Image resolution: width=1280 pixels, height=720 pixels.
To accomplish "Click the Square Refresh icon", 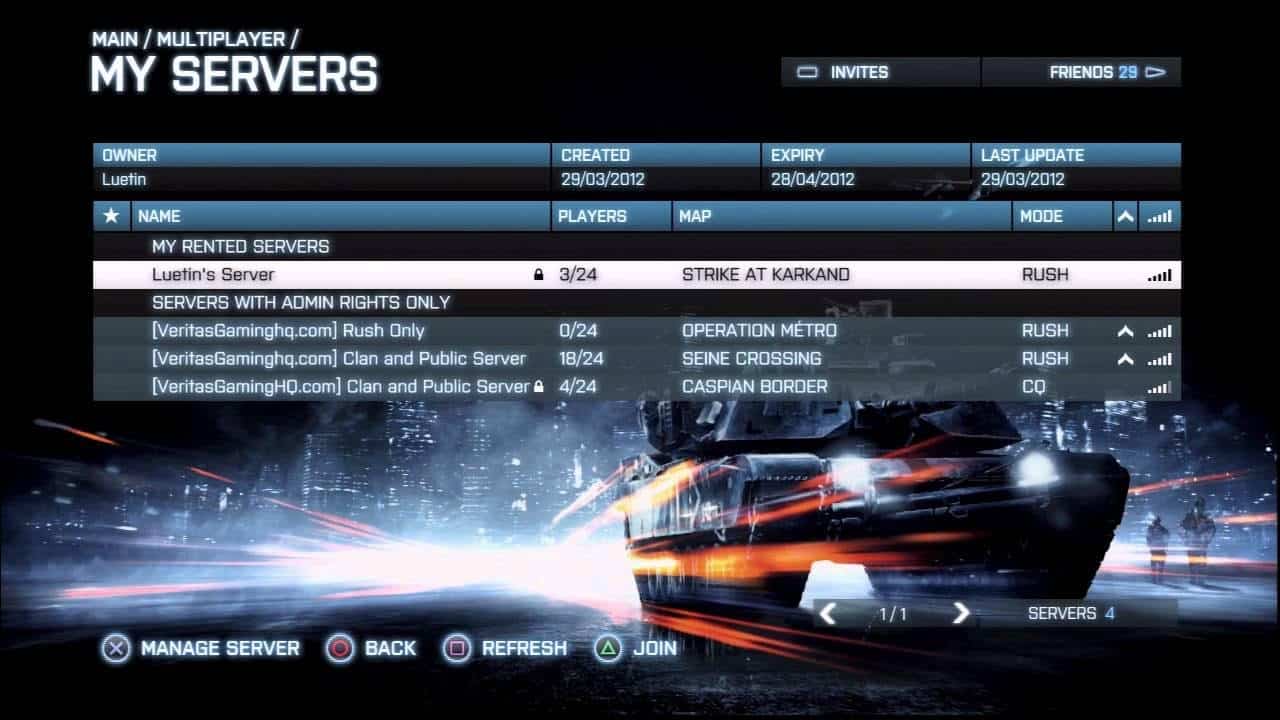I will coord(457,648).
